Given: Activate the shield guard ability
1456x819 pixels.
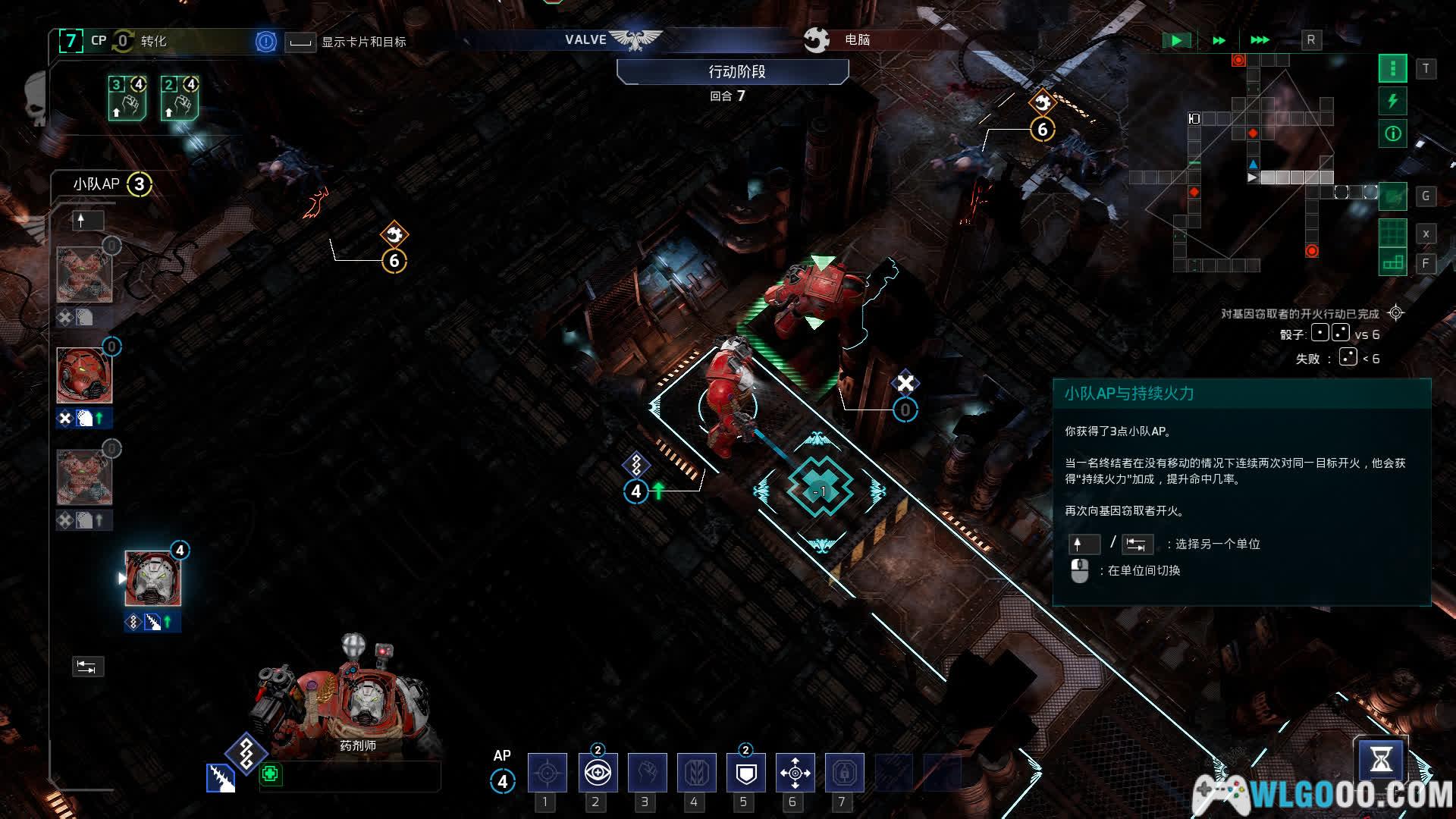Looking at the screenshot, I should pos(745,773).
